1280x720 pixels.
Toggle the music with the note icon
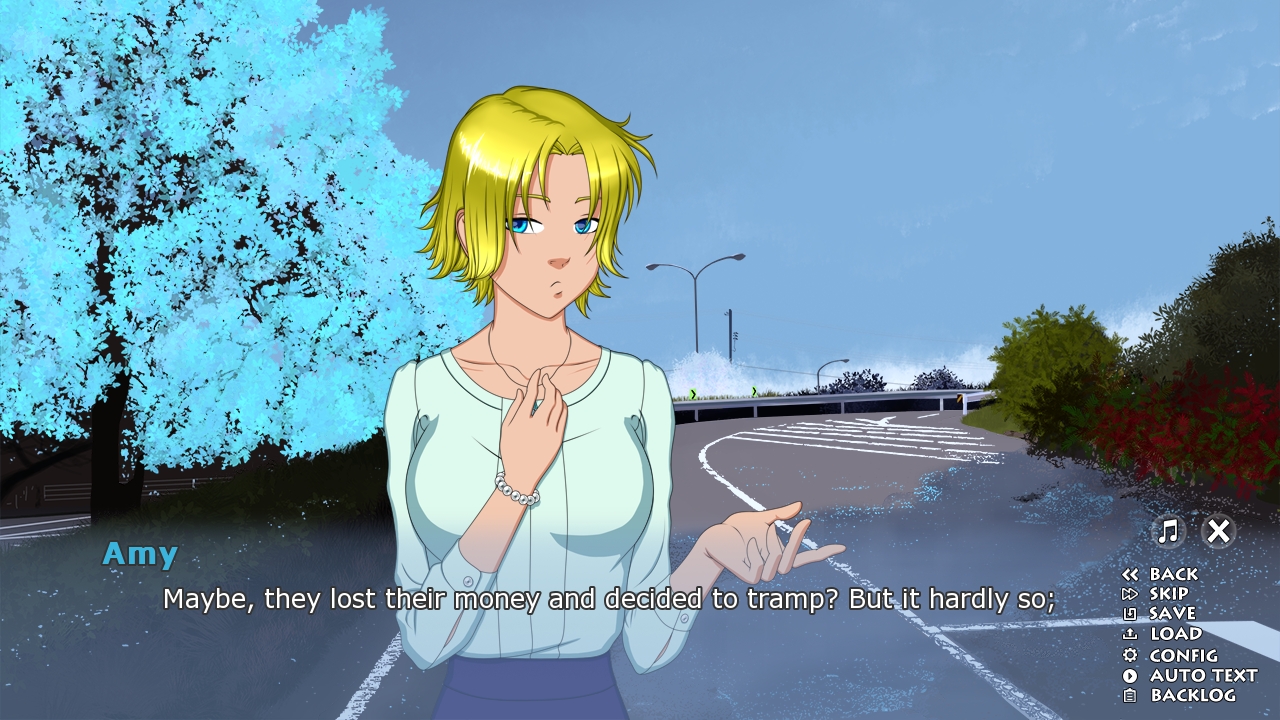[1166, 532]
